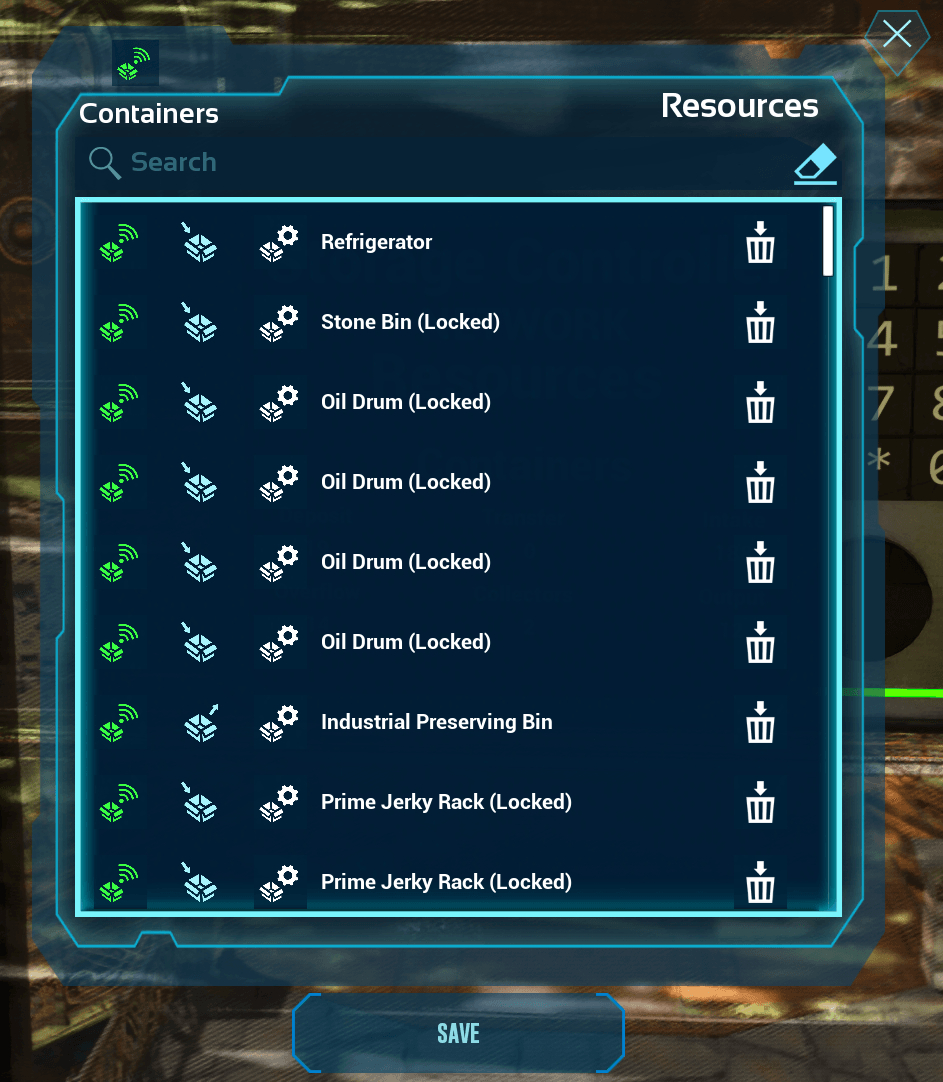Delete the Industrial Preserving Bin entry
Image resolution: width=943 pixels, height=1082 pixels.
760,722
